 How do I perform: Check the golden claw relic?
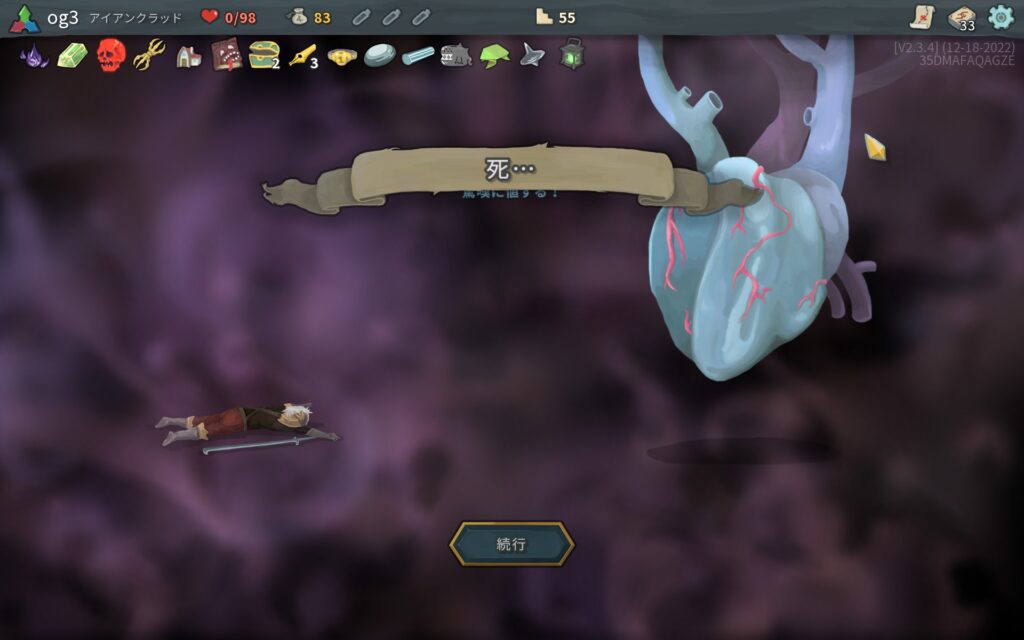click(149, 55)
